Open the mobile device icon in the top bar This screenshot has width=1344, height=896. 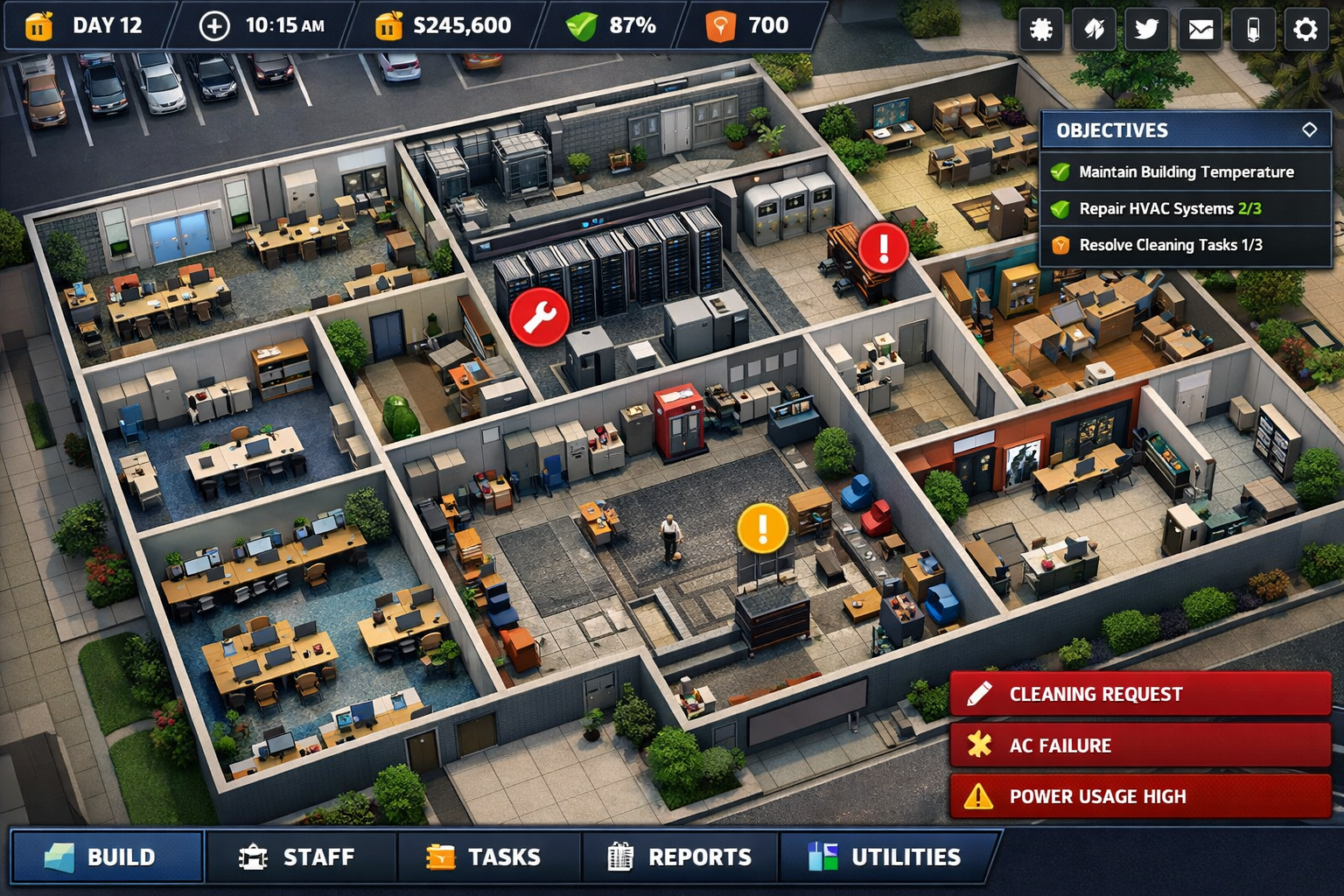(1252, 29)
